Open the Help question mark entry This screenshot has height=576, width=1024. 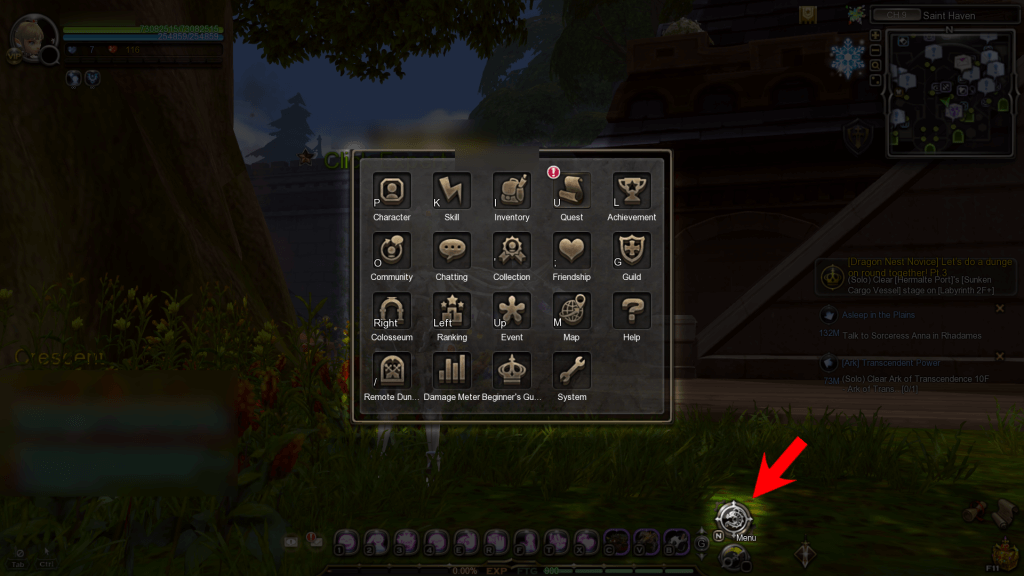631,310
